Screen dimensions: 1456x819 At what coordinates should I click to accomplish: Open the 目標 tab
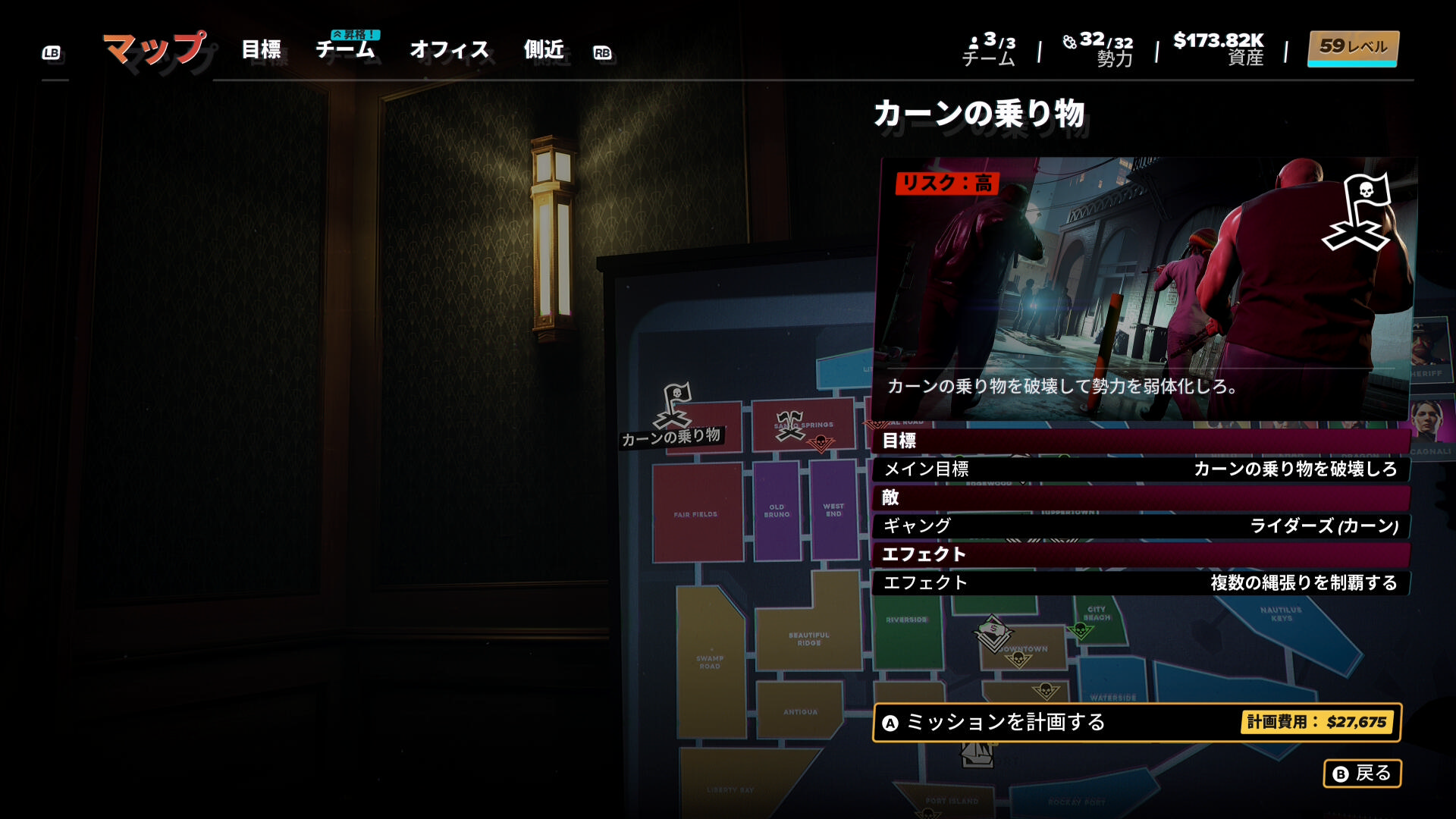pos(261,50)
